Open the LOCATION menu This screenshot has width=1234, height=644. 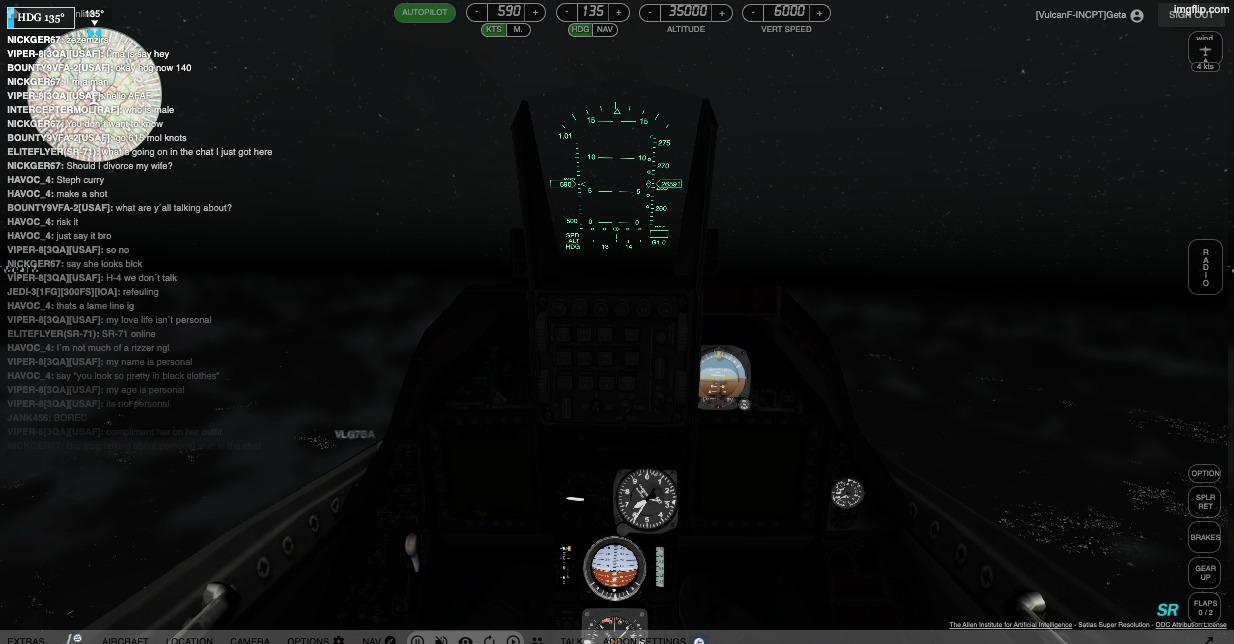pyautogui.click(x=189, y=640)
